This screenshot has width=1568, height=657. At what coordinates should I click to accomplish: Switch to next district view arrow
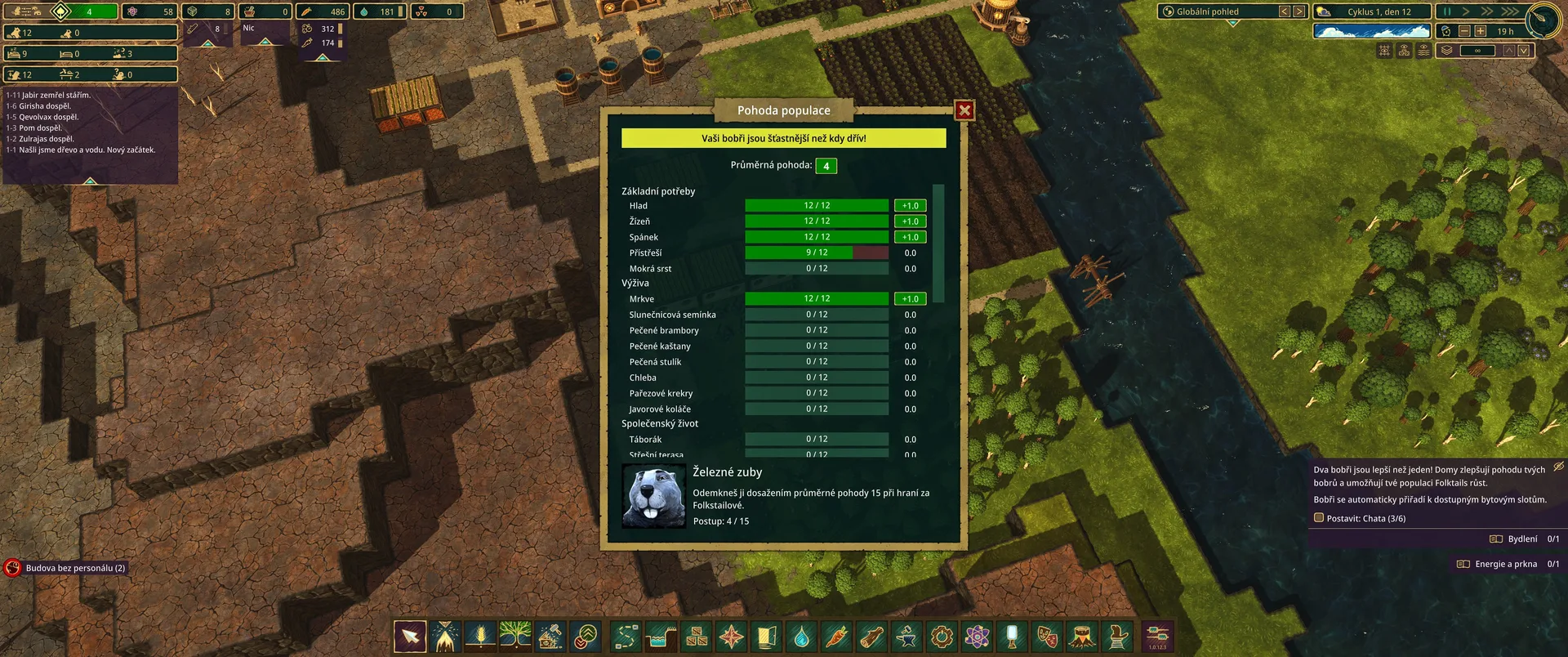[x=1299, y=11]
